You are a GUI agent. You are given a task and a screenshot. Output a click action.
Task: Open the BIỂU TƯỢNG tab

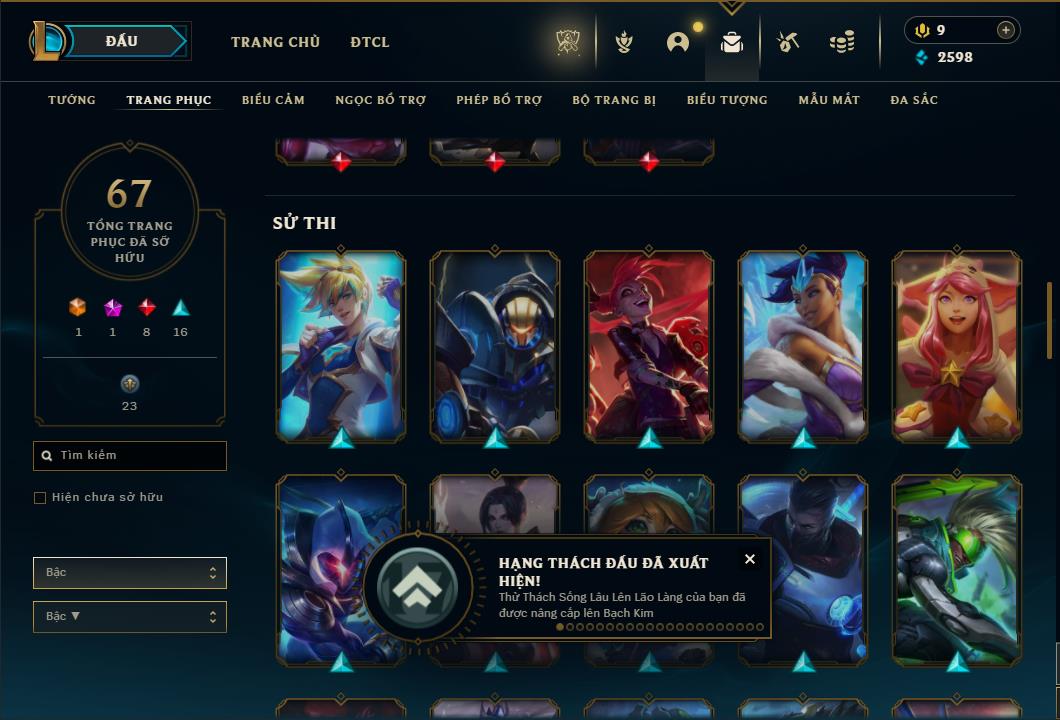point(727,100)
